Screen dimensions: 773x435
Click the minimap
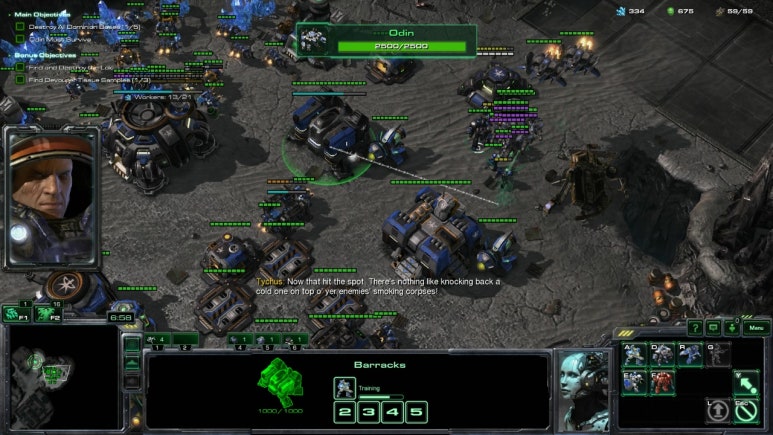click(58, 377)
